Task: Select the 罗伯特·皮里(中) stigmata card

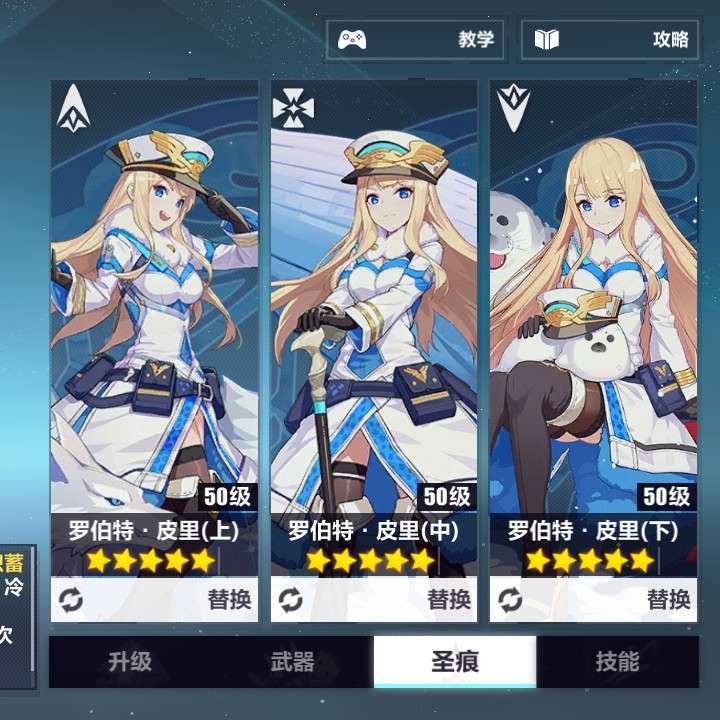Action: 374,300
